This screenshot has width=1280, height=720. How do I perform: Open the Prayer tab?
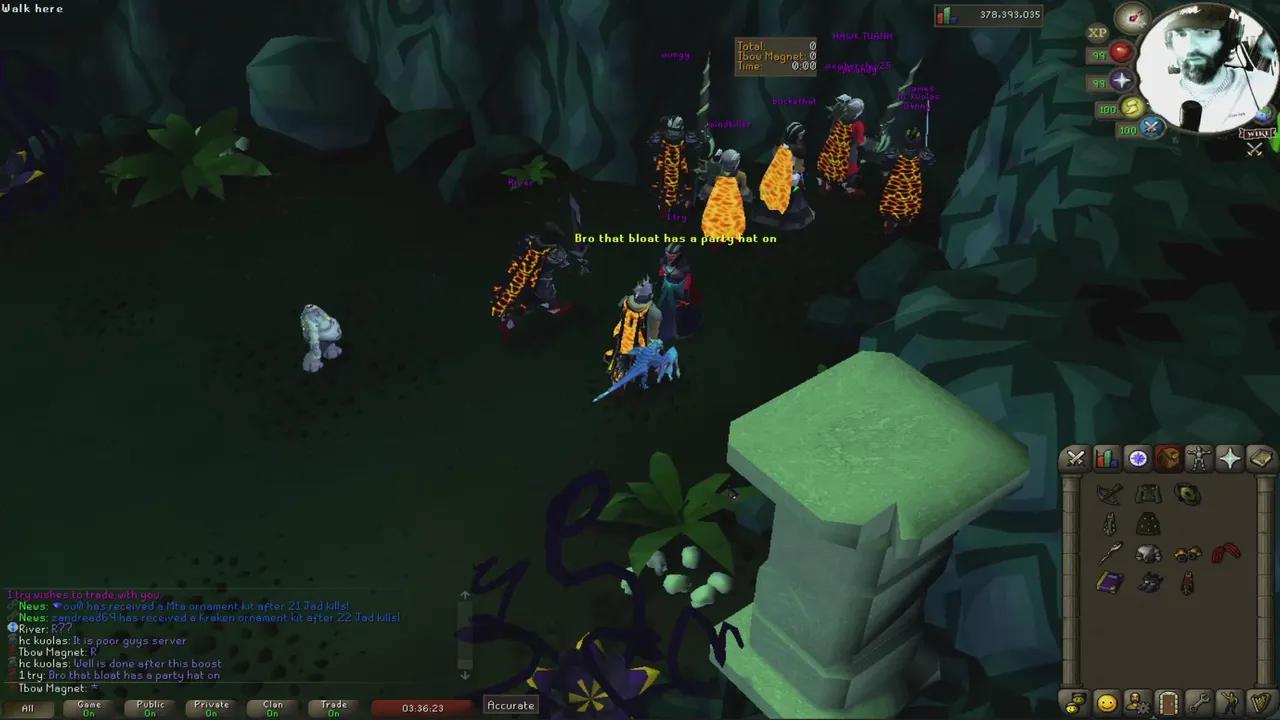coord(1230,458)
